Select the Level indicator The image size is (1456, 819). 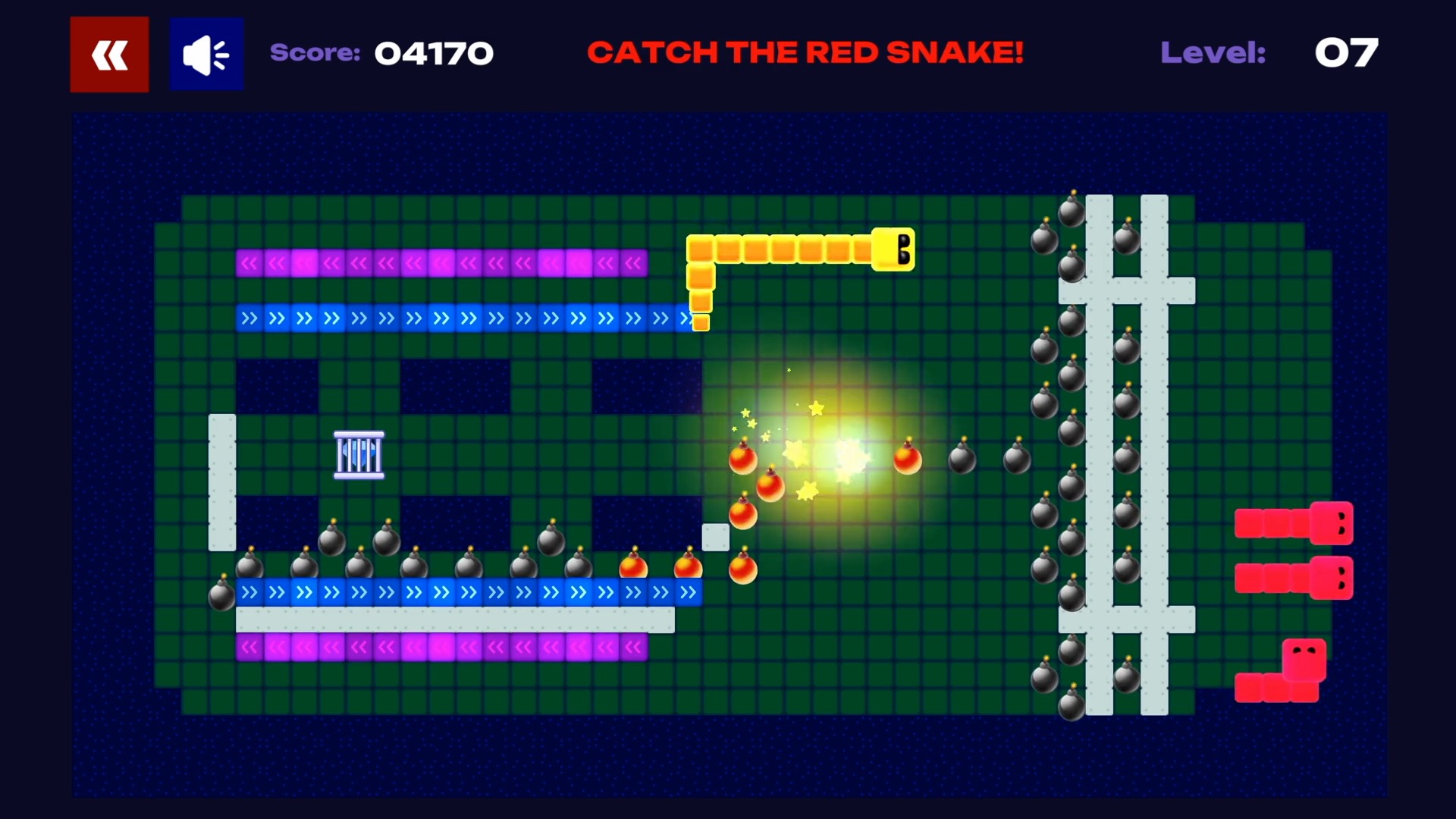pyautogui.click(x=1213, y=53)
